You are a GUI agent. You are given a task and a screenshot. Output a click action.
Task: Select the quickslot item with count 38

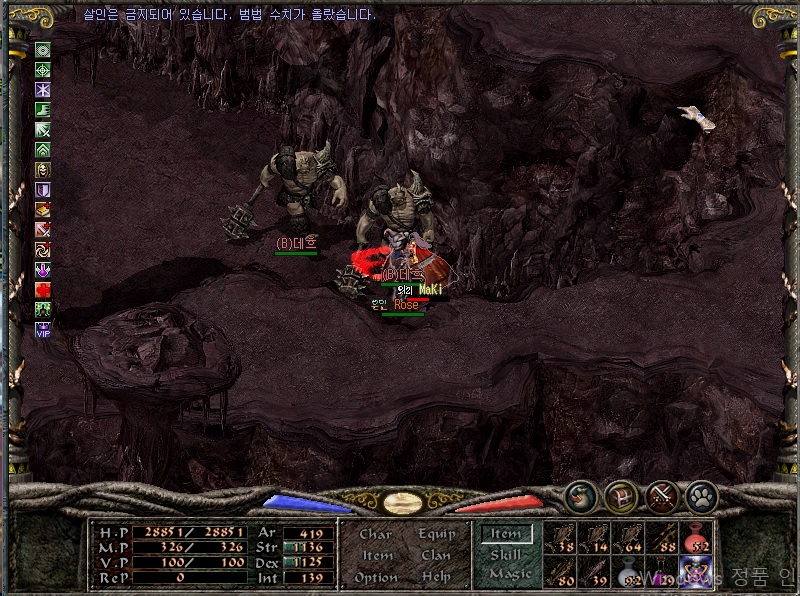click(x=562, y=539)
